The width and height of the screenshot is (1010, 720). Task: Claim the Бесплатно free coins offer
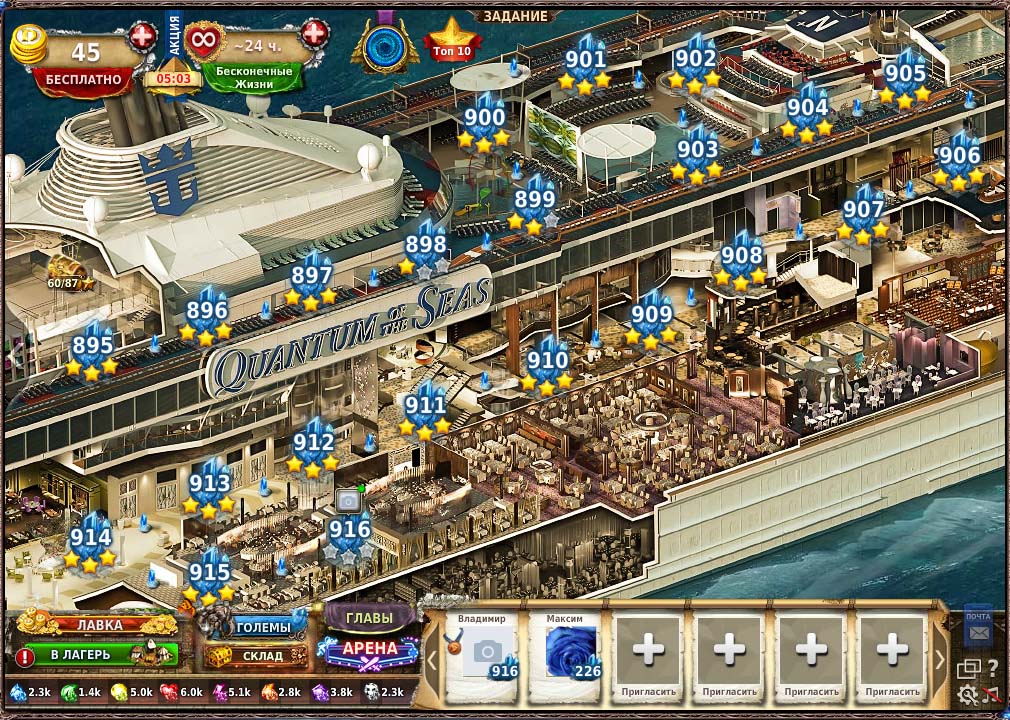[x=82, y=79]
